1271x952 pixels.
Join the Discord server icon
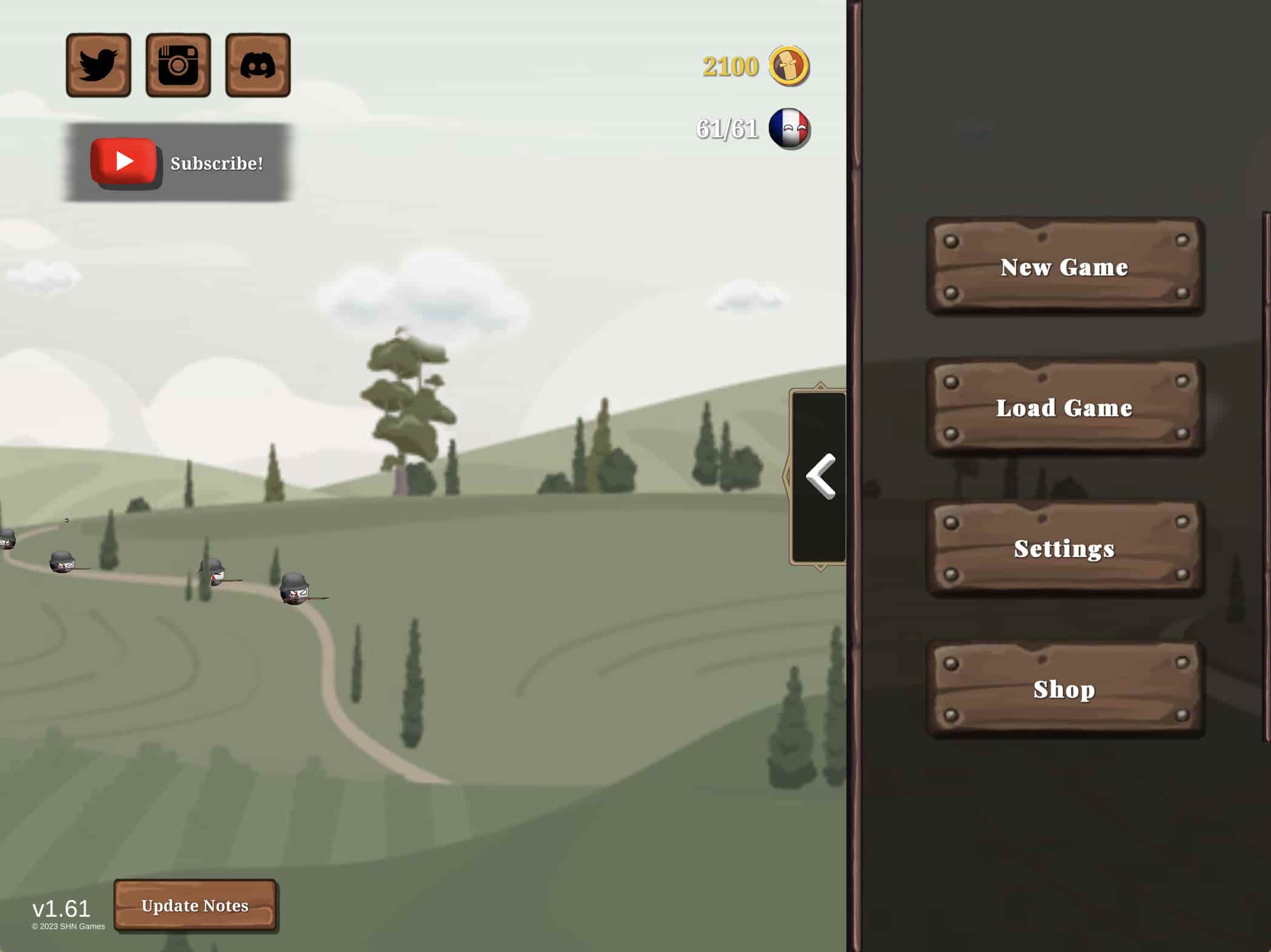pyautogui.click(x=258, y=65)
